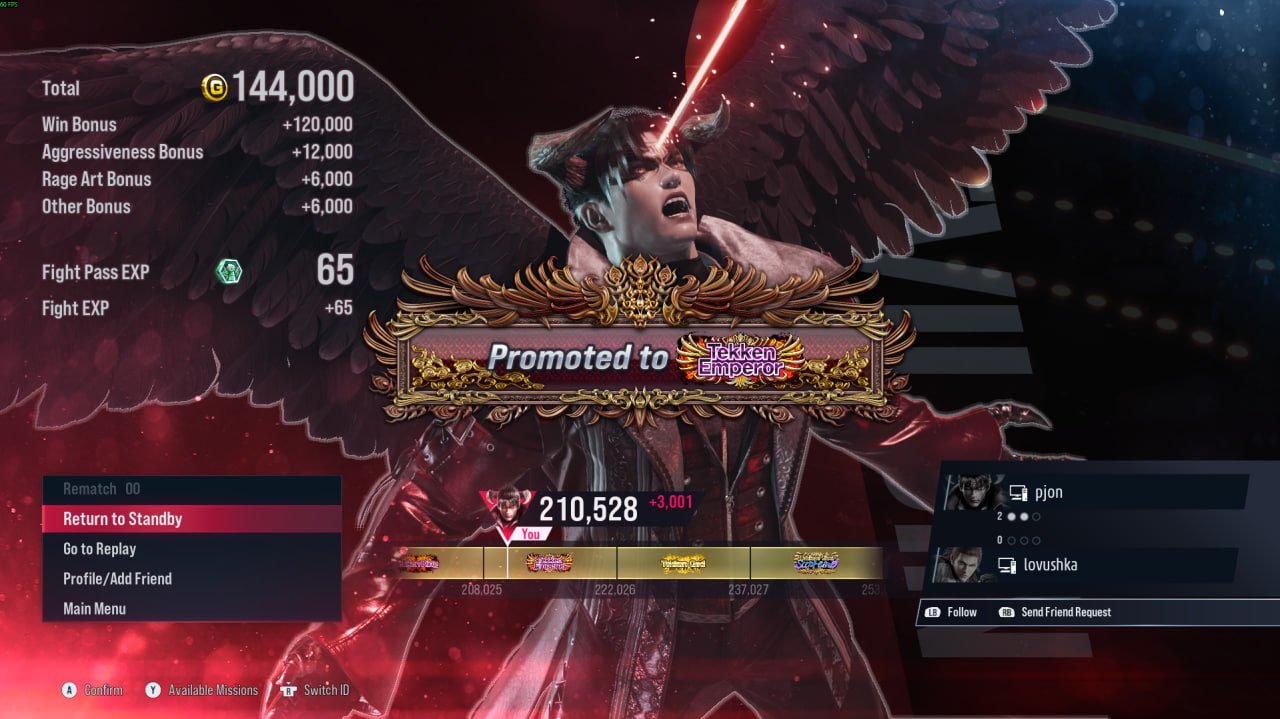Select Profile/Add Friend entry
Screen dimensions: 1280x719
(x=190, y=579)
